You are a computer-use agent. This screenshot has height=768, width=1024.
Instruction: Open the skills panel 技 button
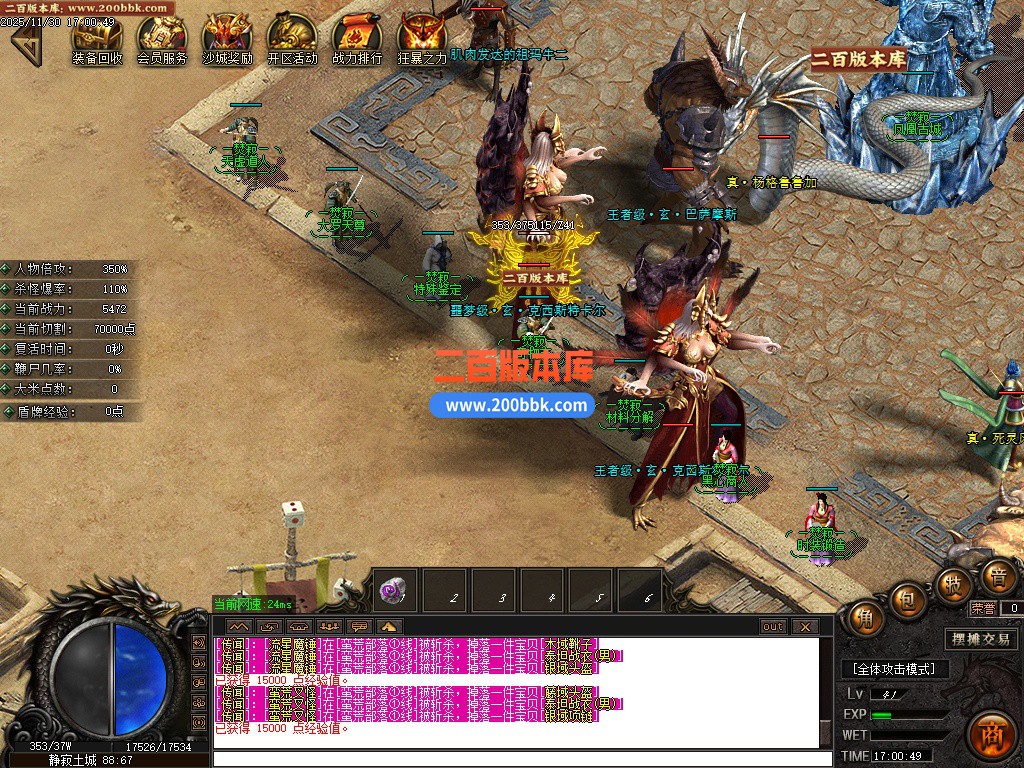954,584
